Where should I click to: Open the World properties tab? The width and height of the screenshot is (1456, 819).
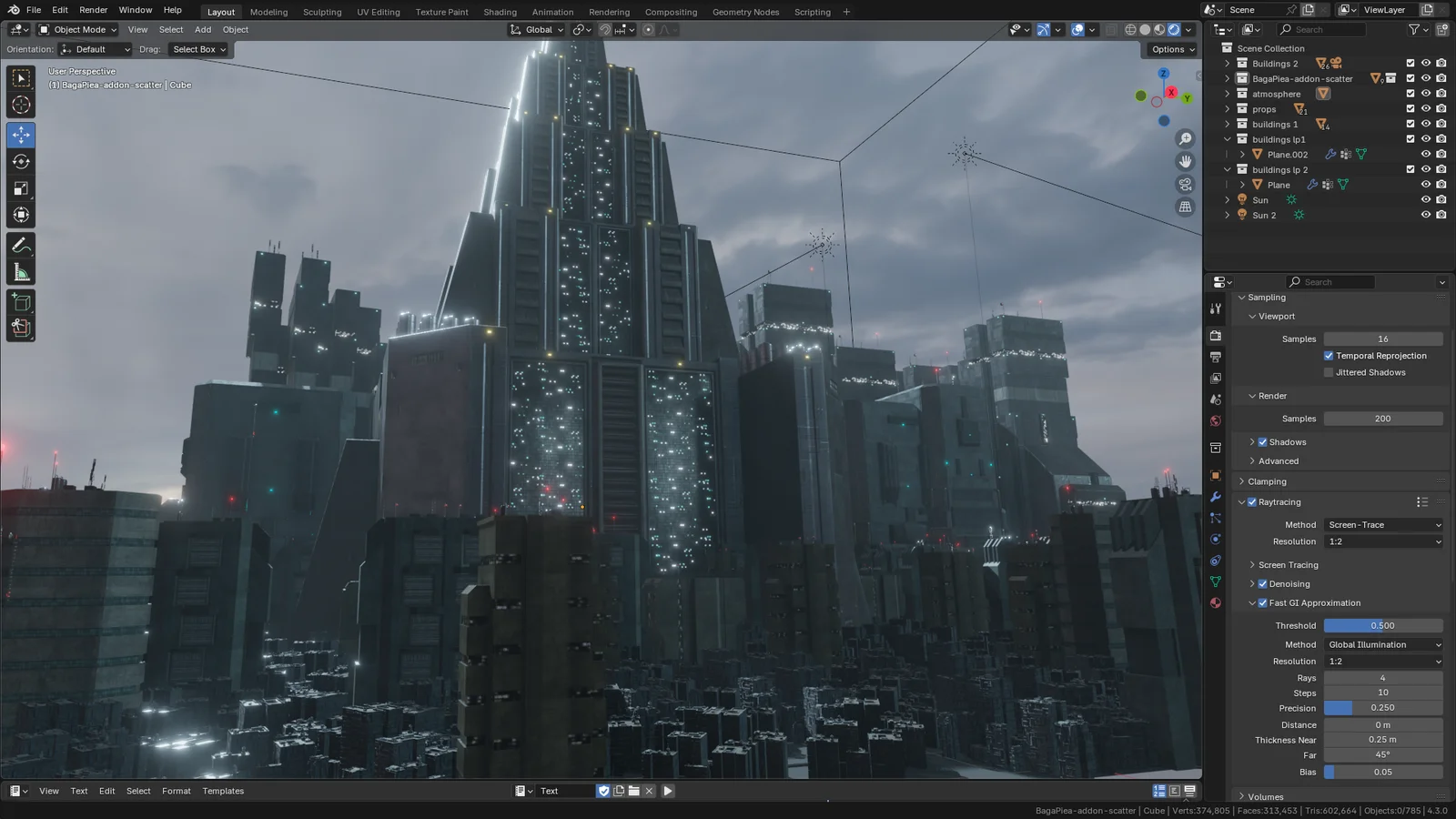click(x=1215, y=420)
